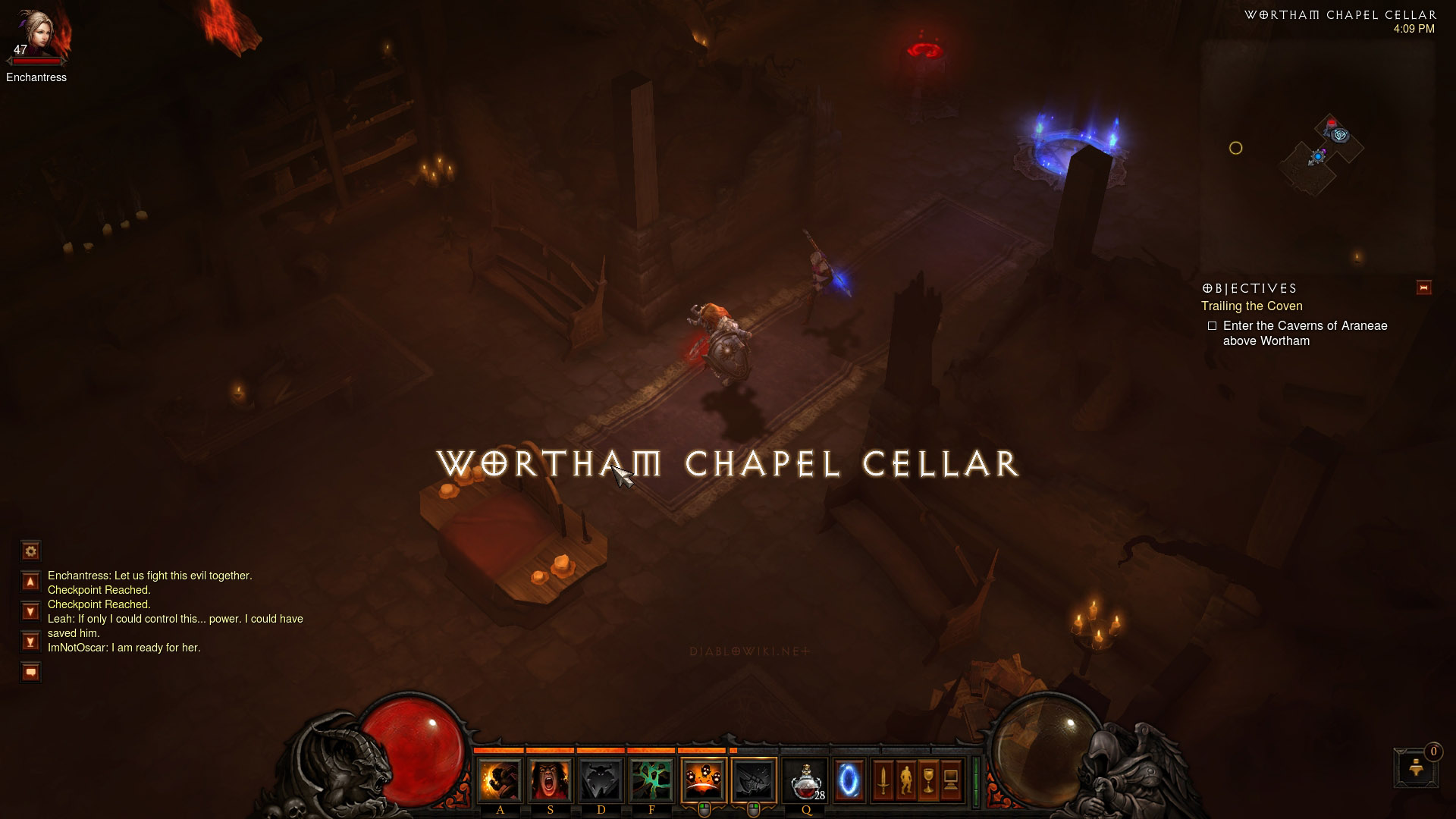Open the sword skills menu button
Viewport: 1456px width, 819px height.
[x=883, y=780]
